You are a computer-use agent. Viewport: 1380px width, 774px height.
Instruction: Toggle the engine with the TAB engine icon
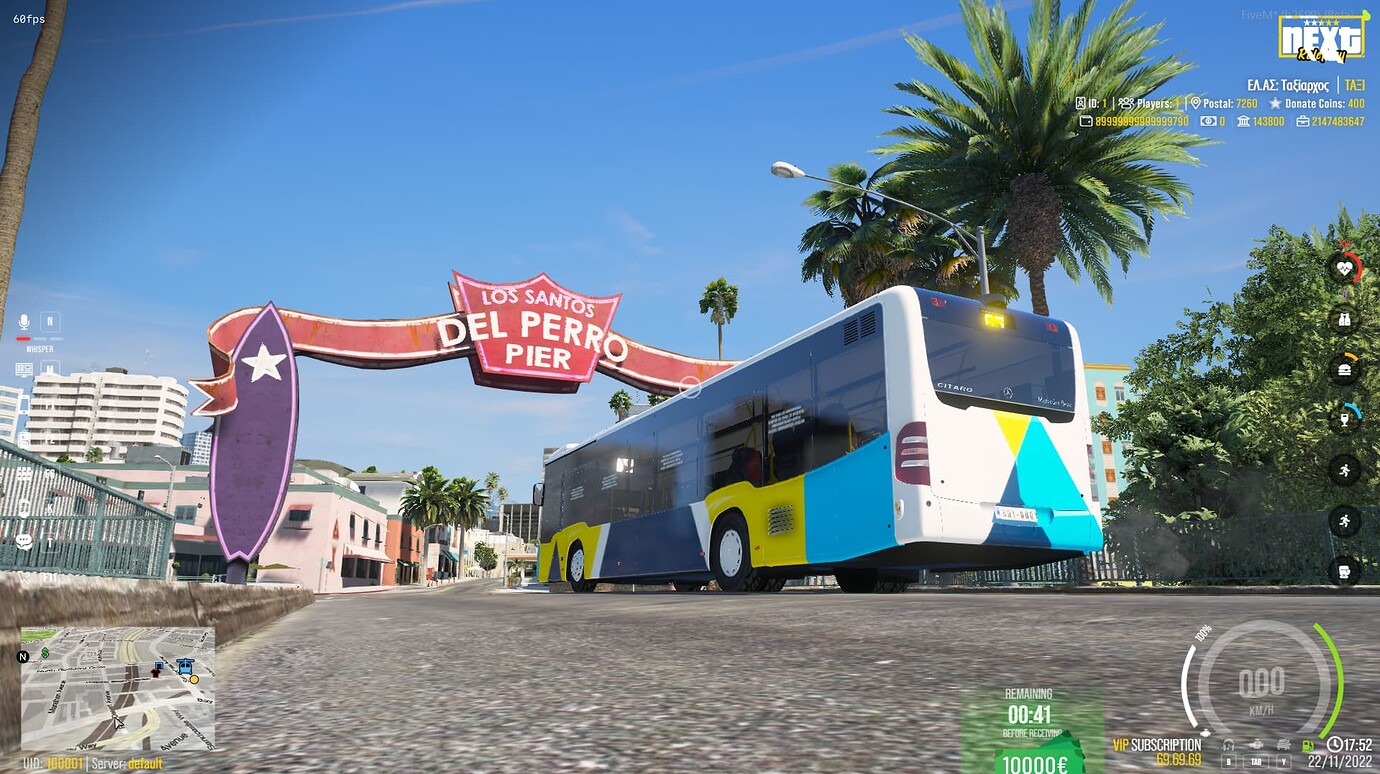point(1256,743)
